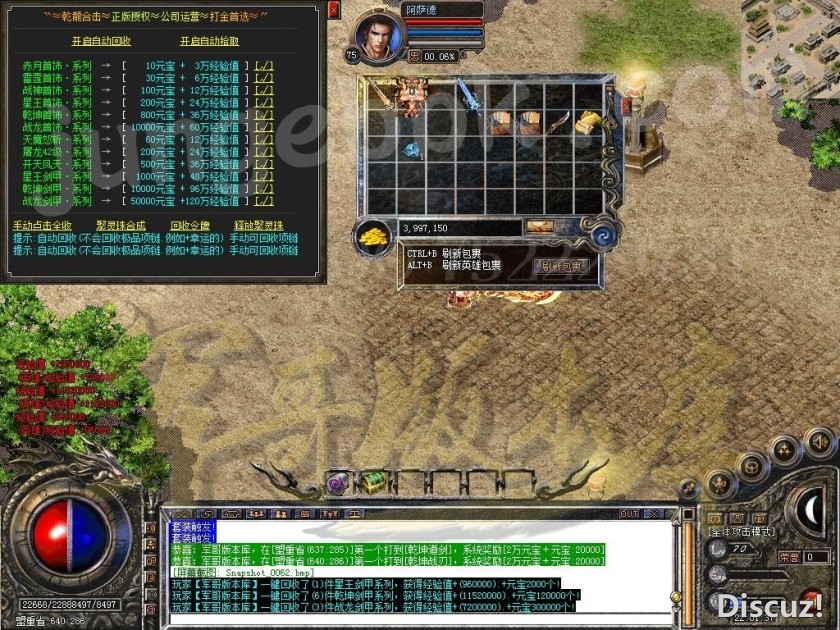Use the purple orb in the hotbar
The height and width of the screenshot is (630, 840).
tap(337, 482)
